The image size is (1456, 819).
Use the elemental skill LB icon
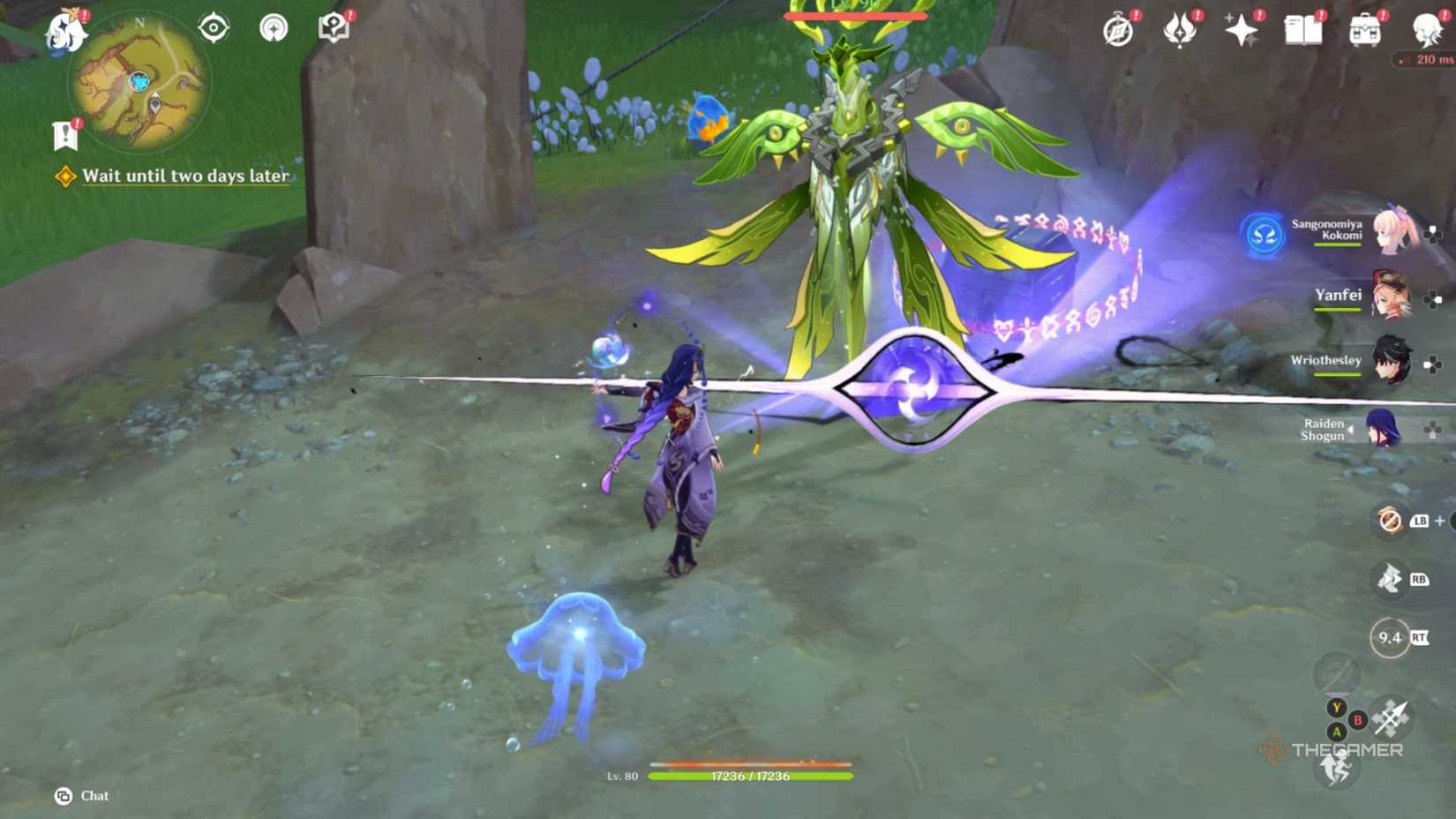(1388, 522)
